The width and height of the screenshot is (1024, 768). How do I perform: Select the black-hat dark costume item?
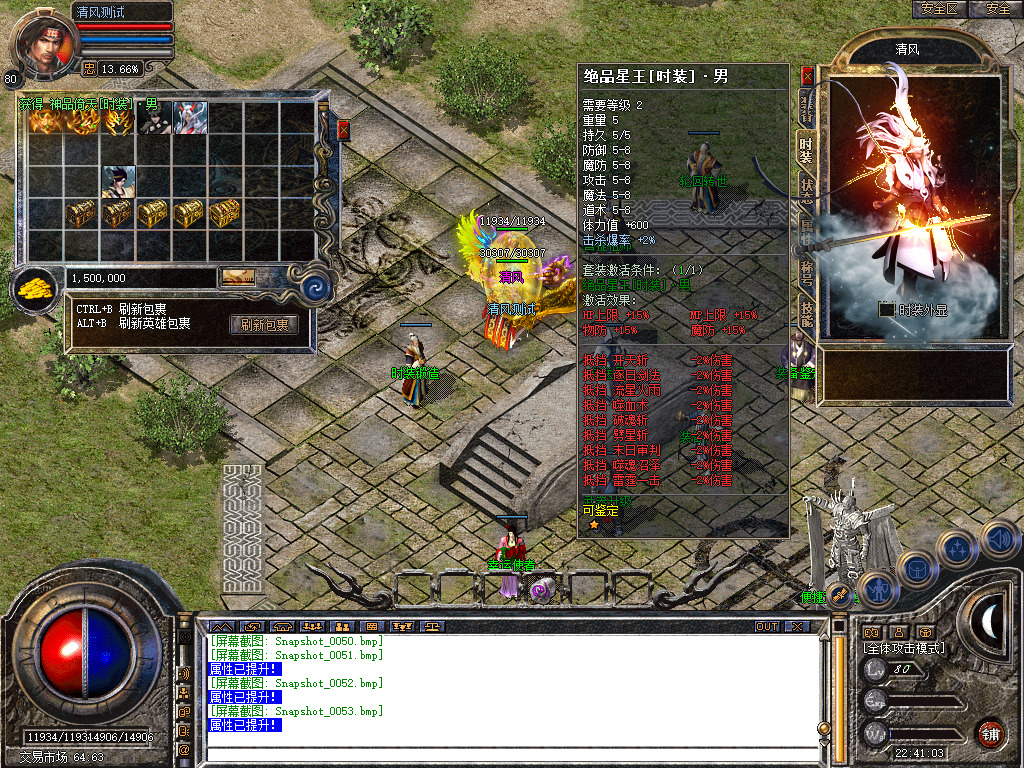pyautogui.click(x=154, y=118)
